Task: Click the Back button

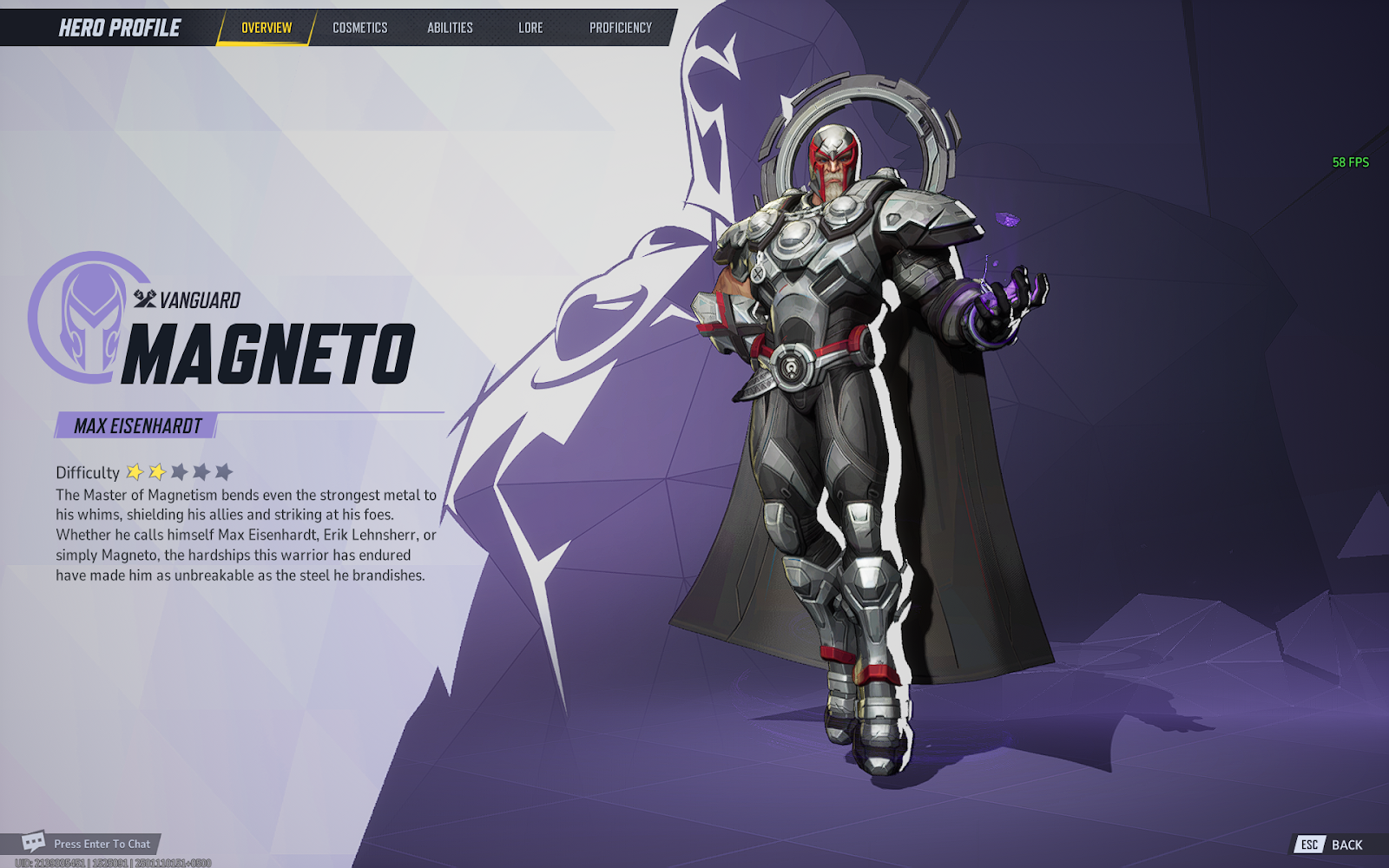Action: coord(1335,845)
